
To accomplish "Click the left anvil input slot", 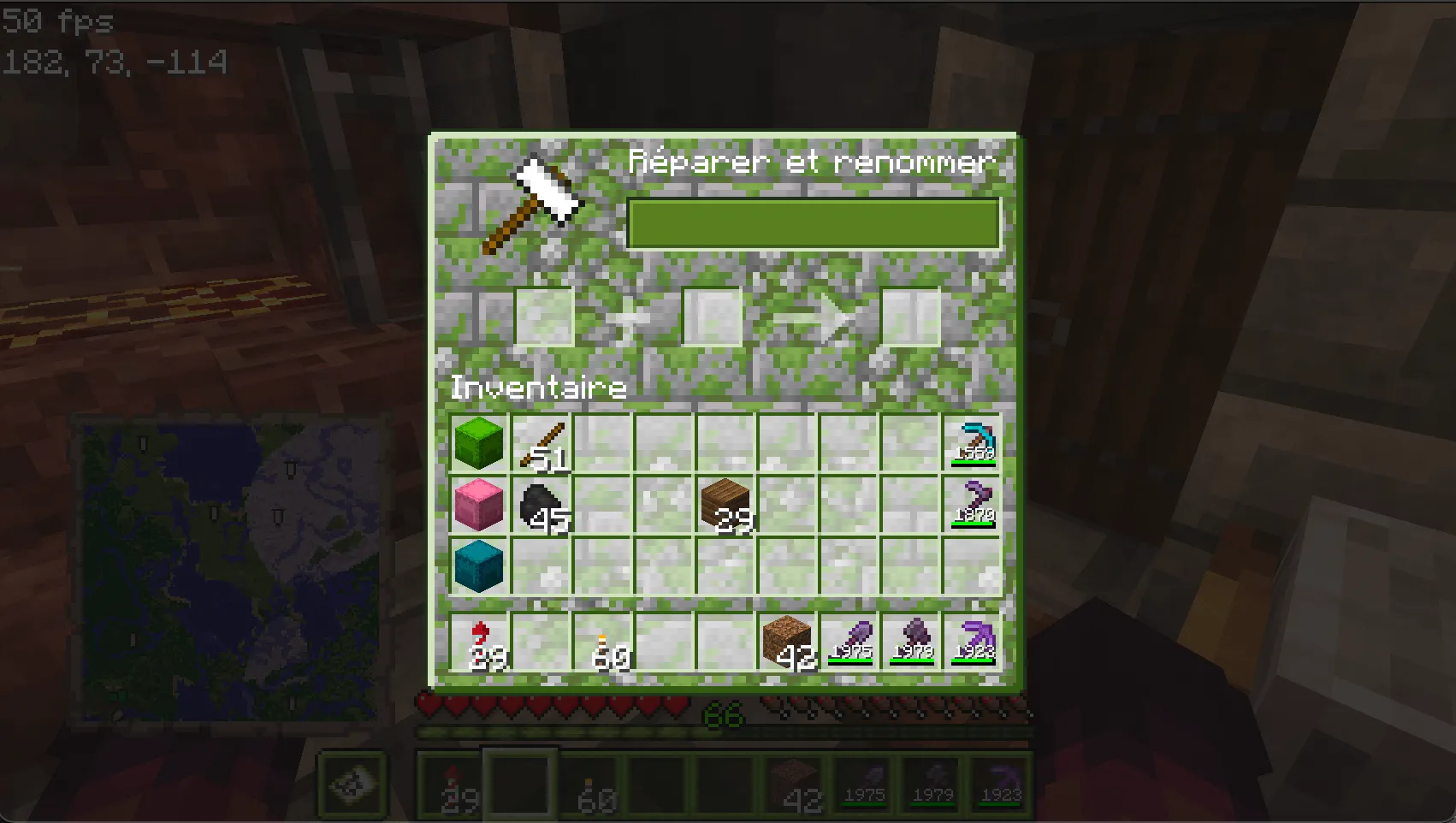I will coord(546,317).
